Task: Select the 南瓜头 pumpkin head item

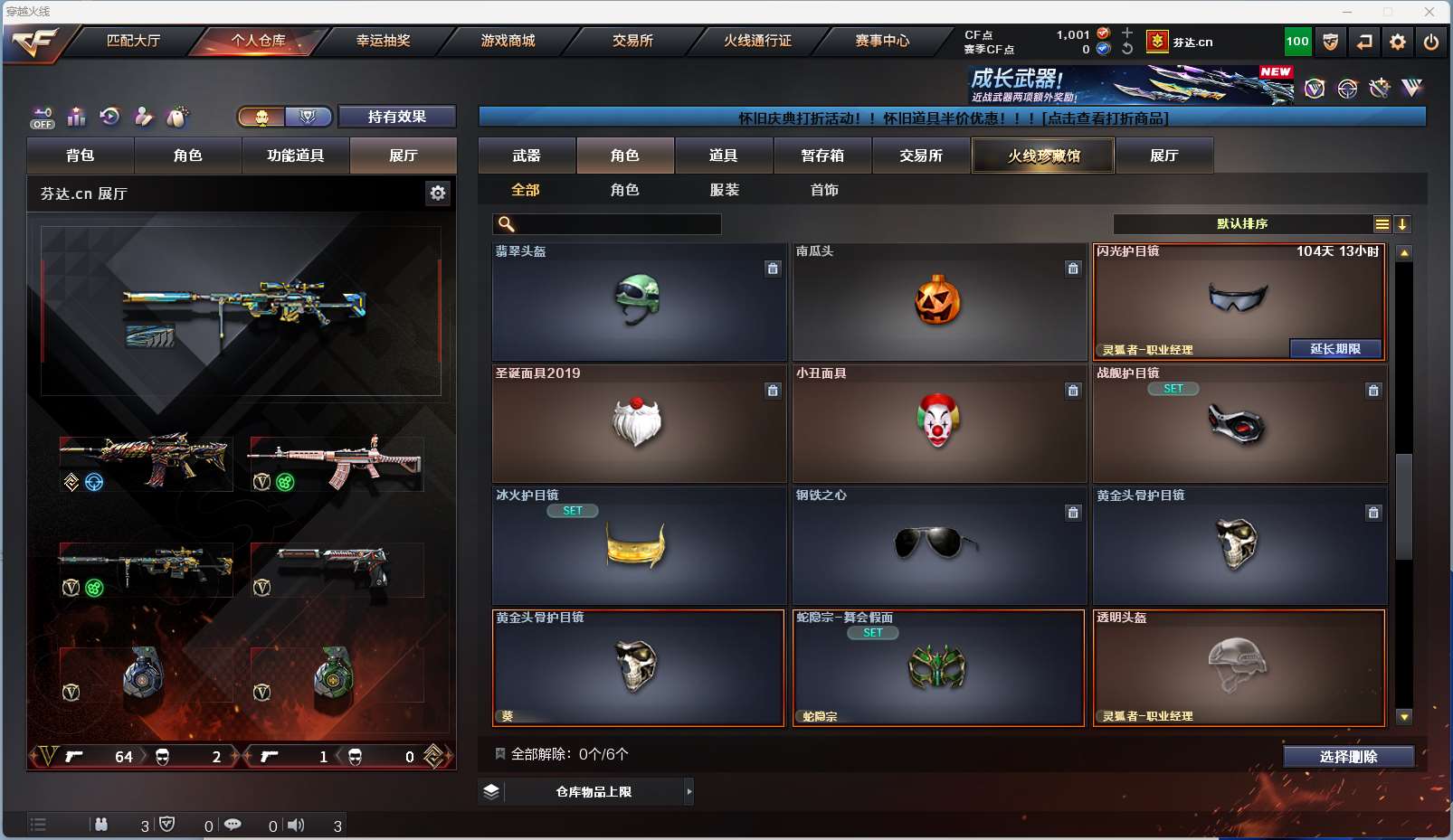Action: [x=939, y=301]
